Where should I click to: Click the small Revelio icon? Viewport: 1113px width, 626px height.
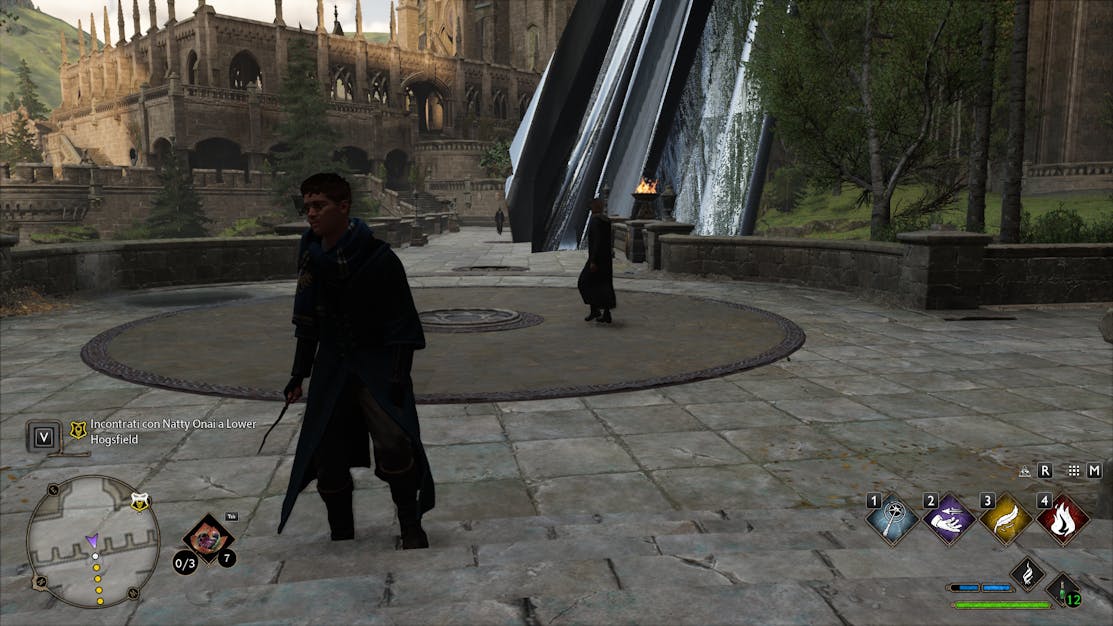point(1025,471)
